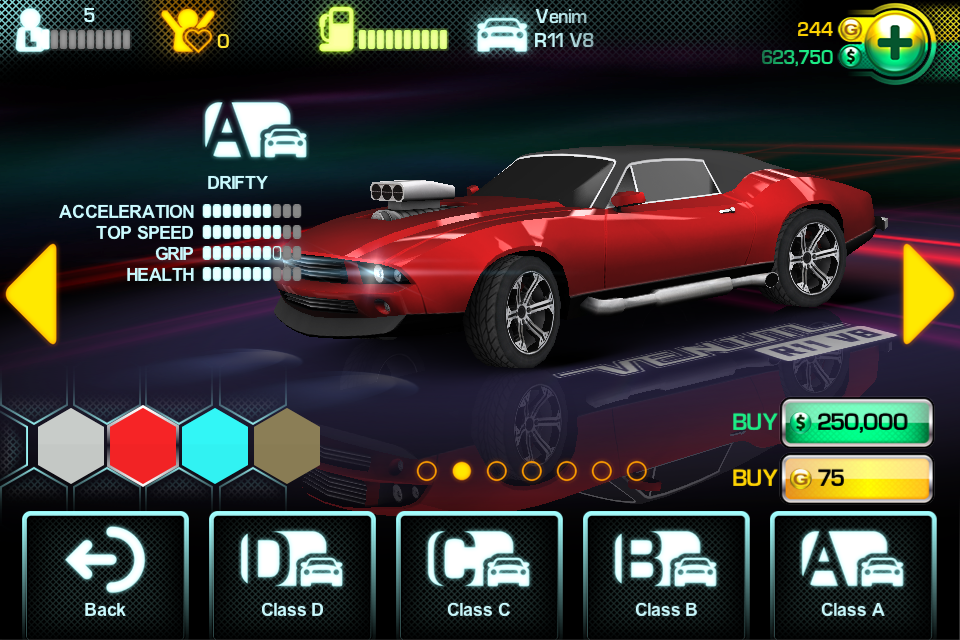Buy the car for $250,000 cash
The image size is (960, 640).
point(857,422)
